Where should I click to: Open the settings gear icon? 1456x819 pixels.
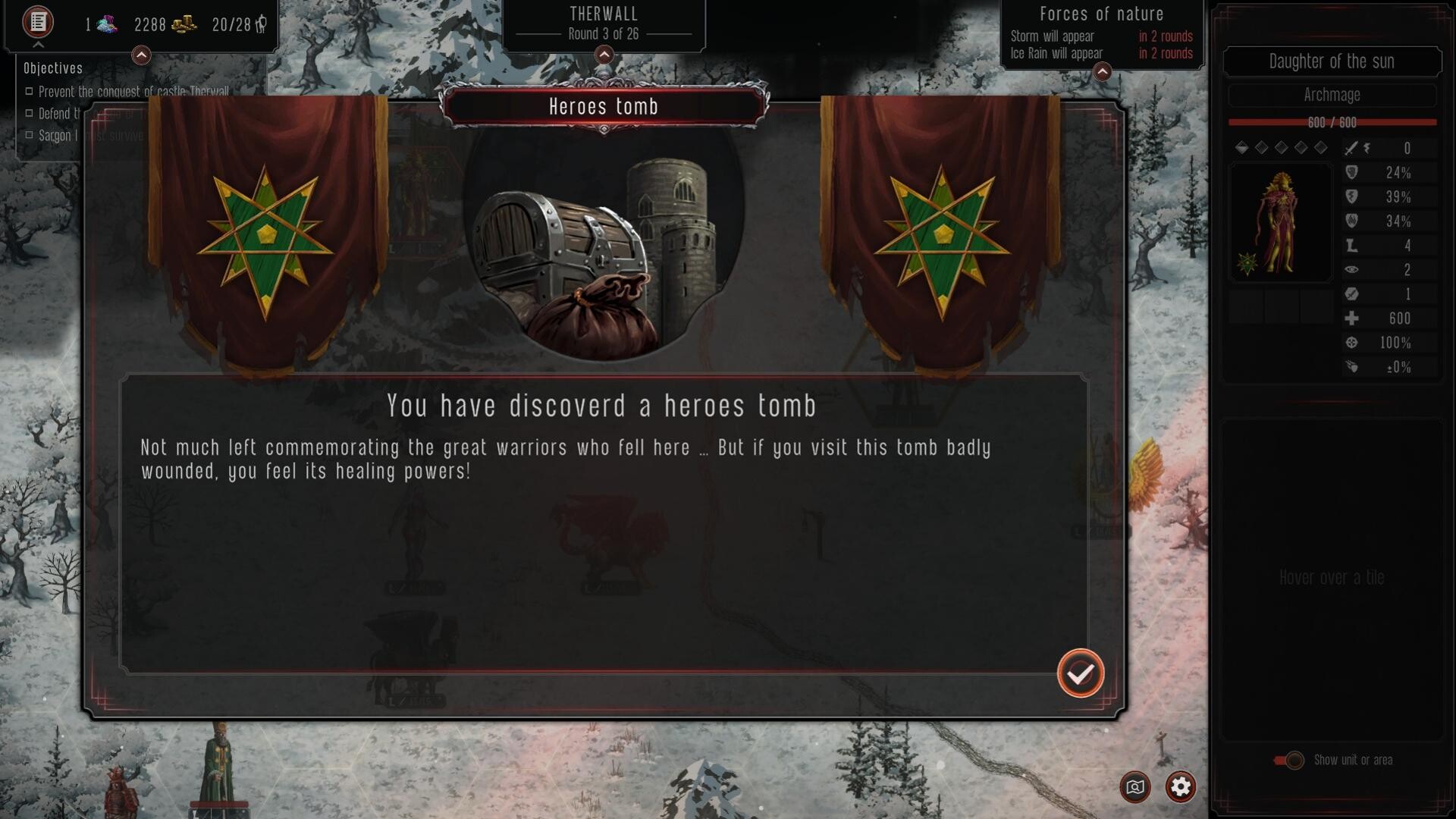[x=1180, y=787]
